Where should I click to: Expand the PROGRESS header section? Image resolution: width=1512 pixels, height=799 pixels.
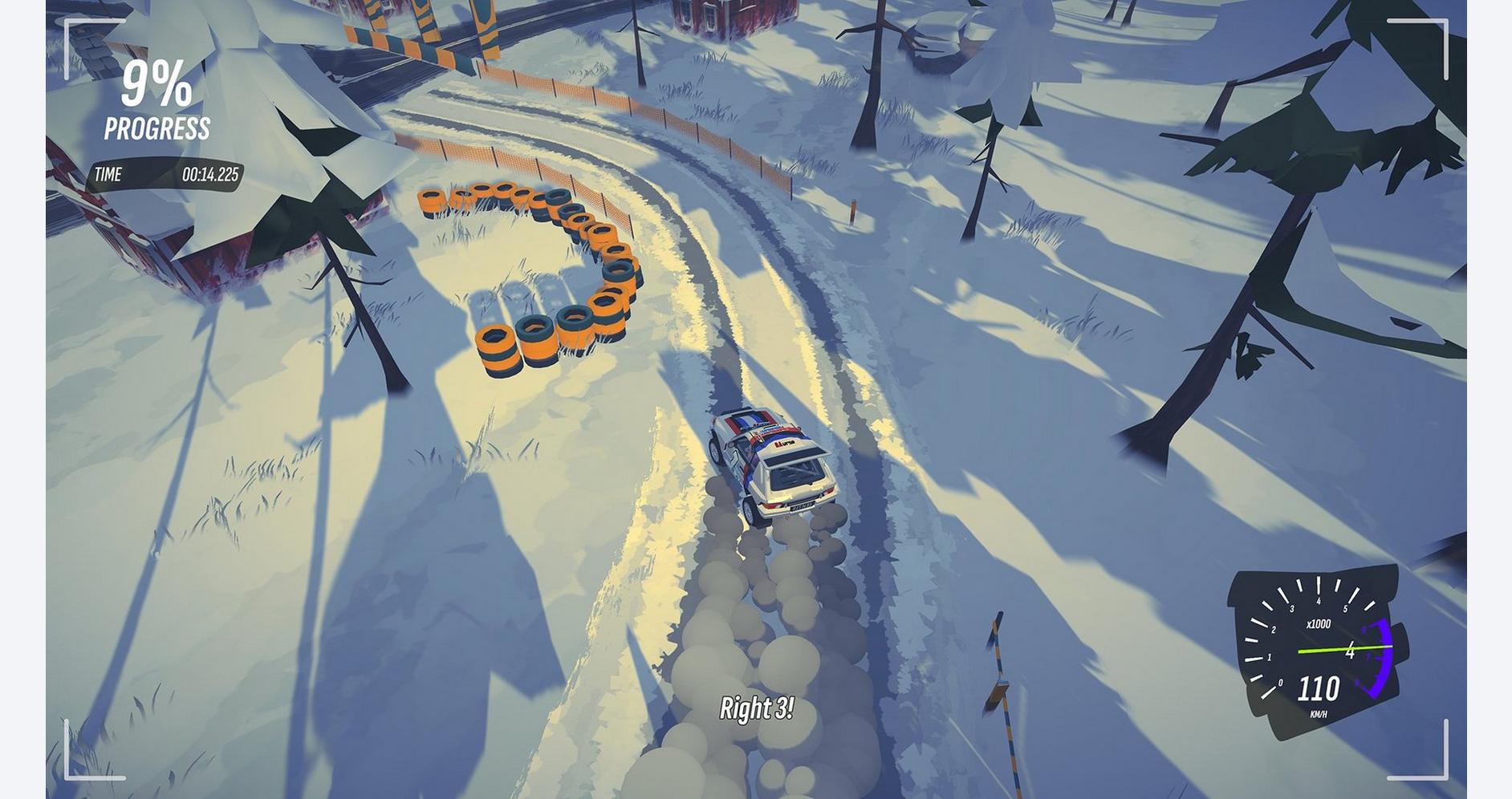[157, 125]
